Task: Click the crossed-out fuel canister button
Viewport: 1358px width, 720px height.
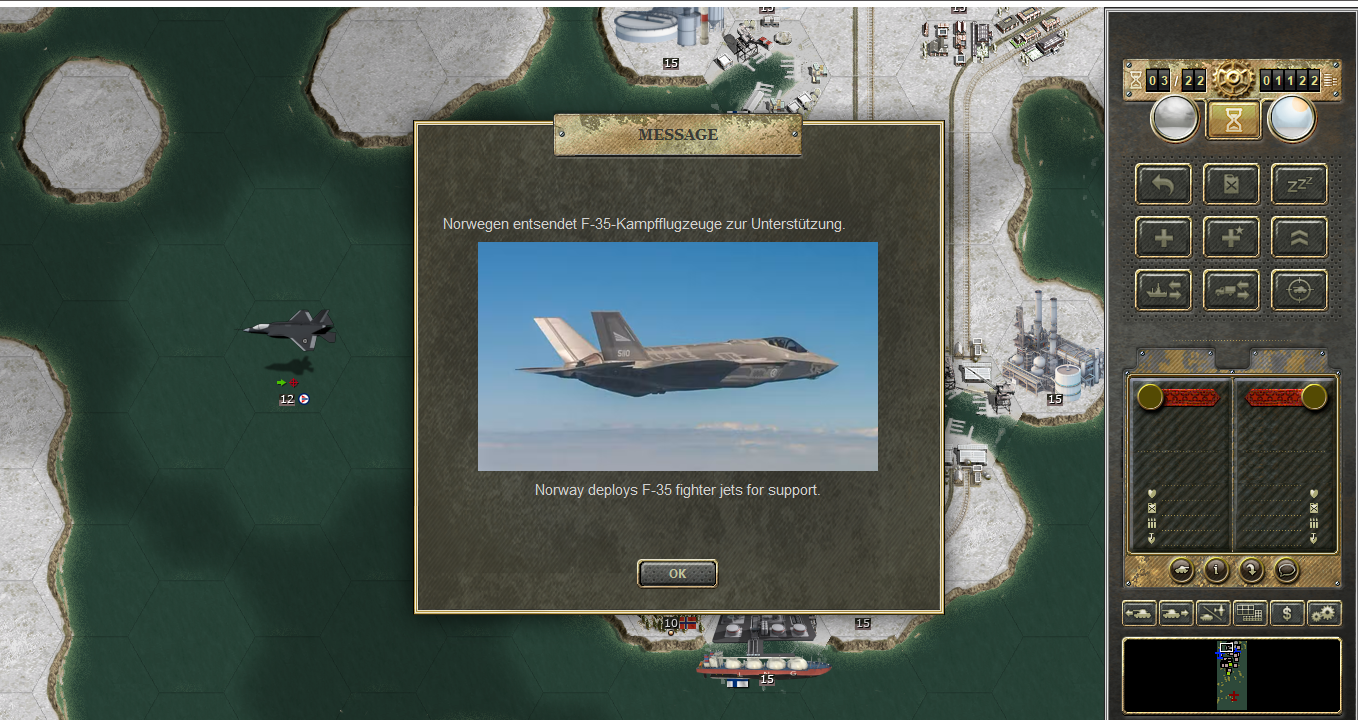Action: (1231, 184)
